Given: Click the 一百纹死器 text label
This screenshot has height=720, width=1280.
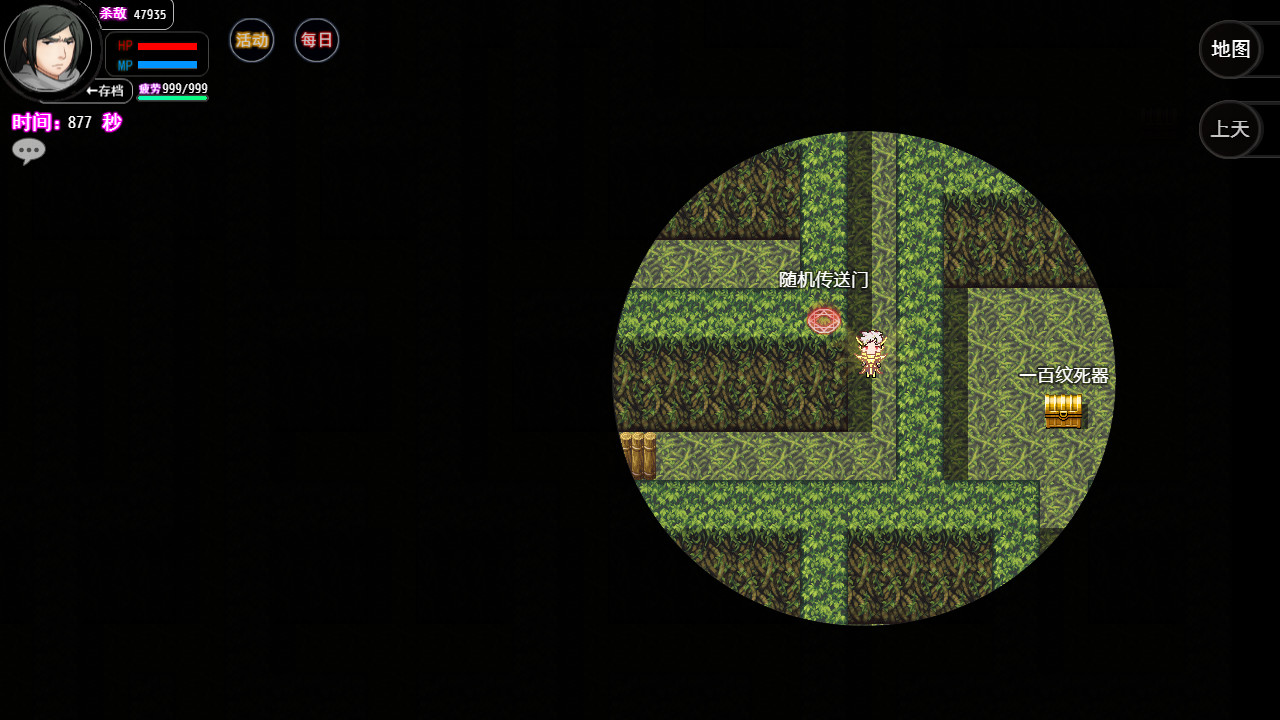Looking at the screenshot, I should 1064,377.
